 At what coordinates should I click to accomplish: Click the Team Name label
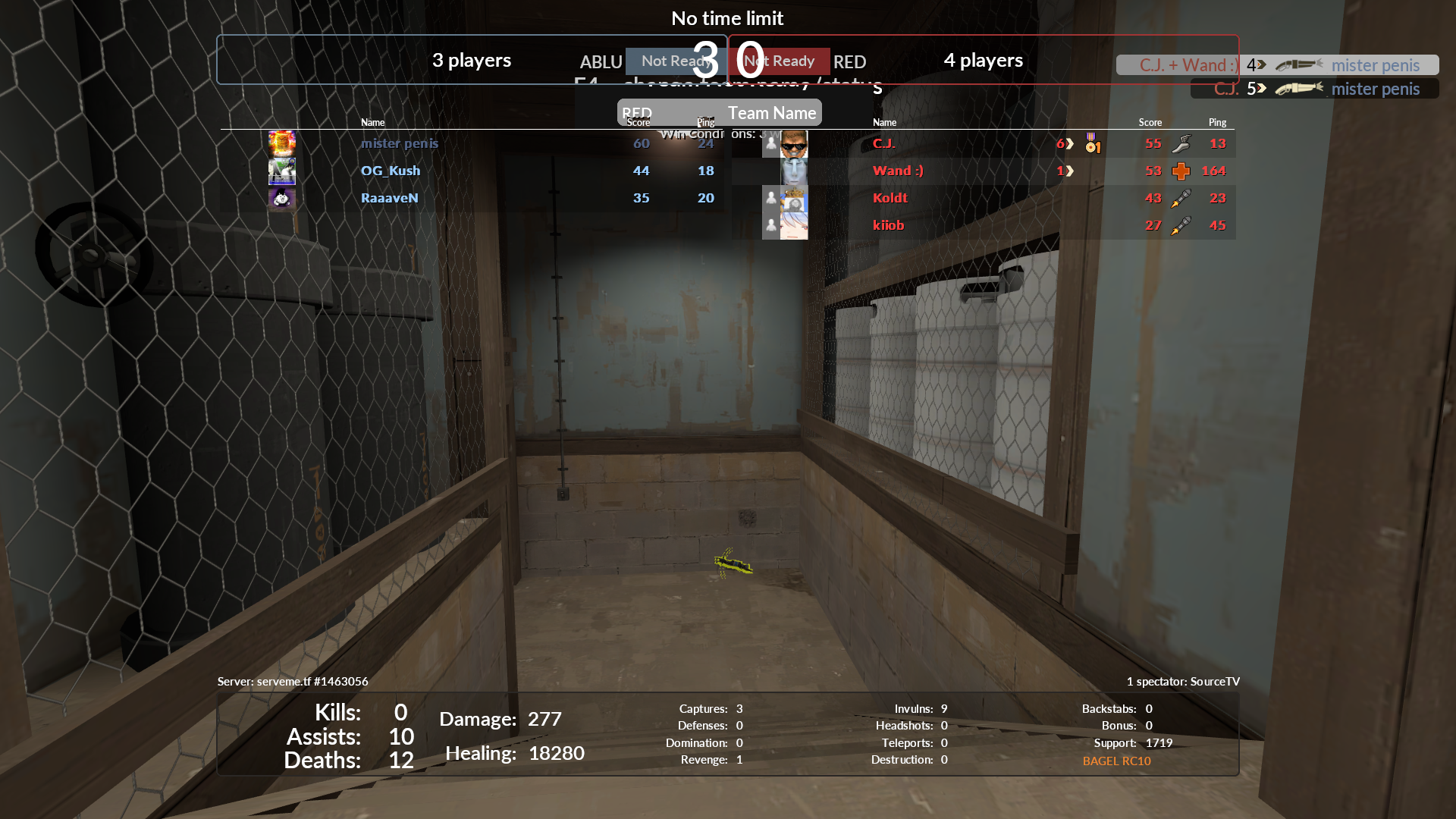click(x=772, y=113)
